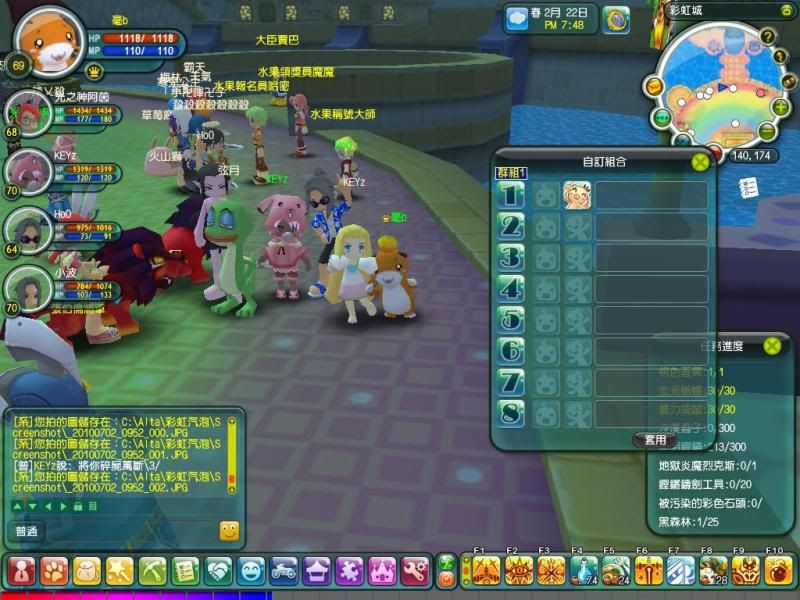Open the friends menu with the handshake icon
Image resolution: width=800 pixels, height=600 pixels.
[219, 571]
